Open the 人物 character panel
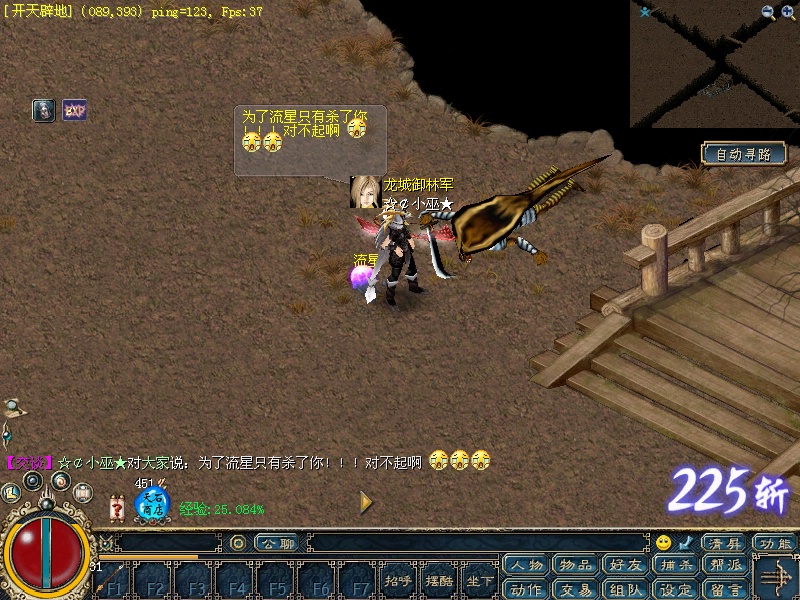Image resolution: width=800 pixels, height=600 pixels. [526, 565]
